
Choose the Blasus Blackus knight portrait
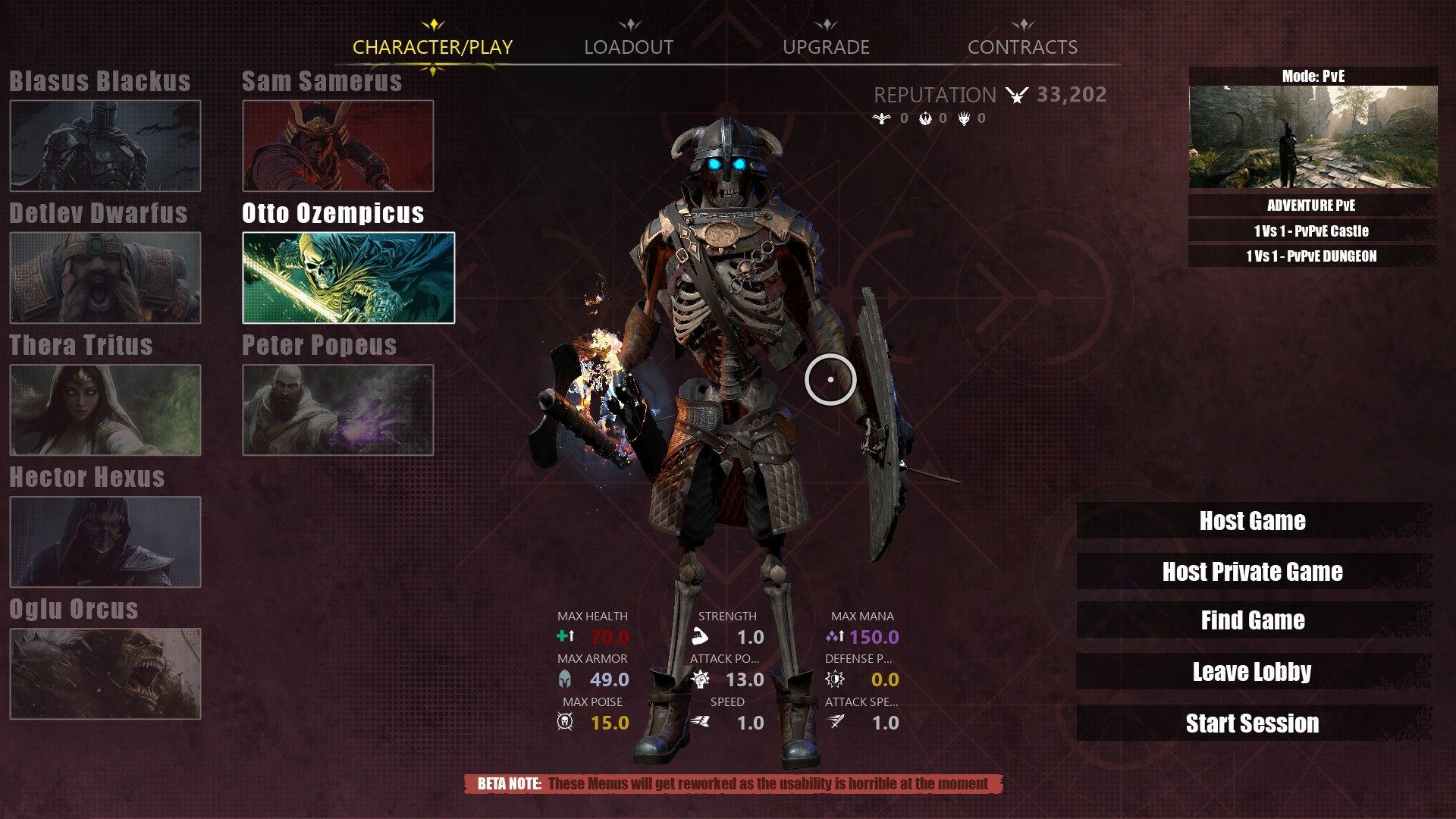click(x=105, y=146)
